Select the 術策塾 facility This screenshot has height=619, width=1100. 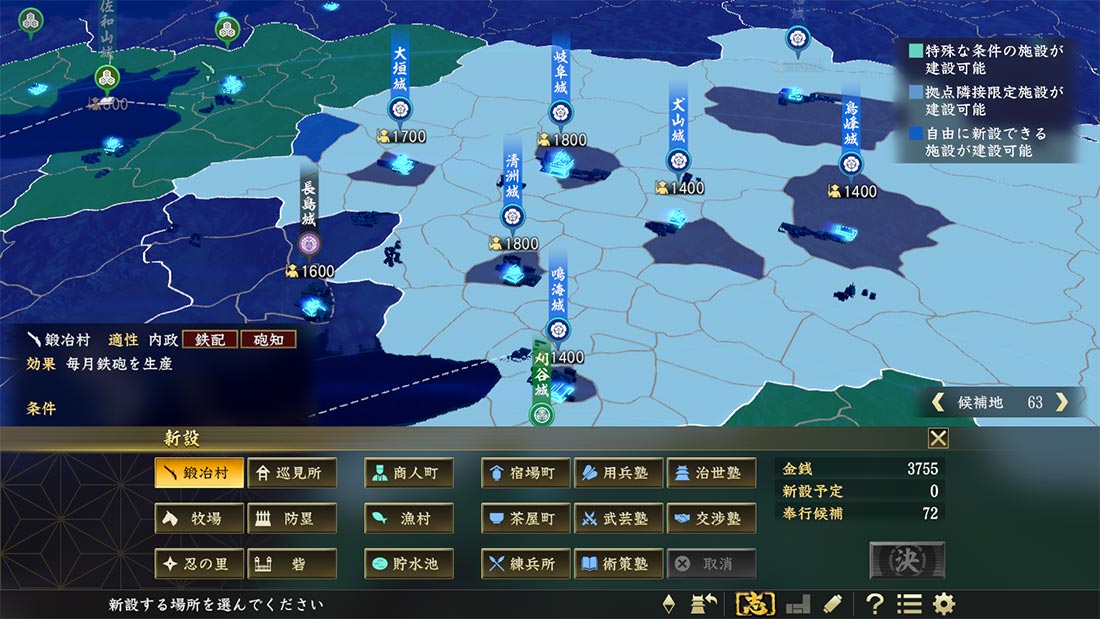(618, 563)
